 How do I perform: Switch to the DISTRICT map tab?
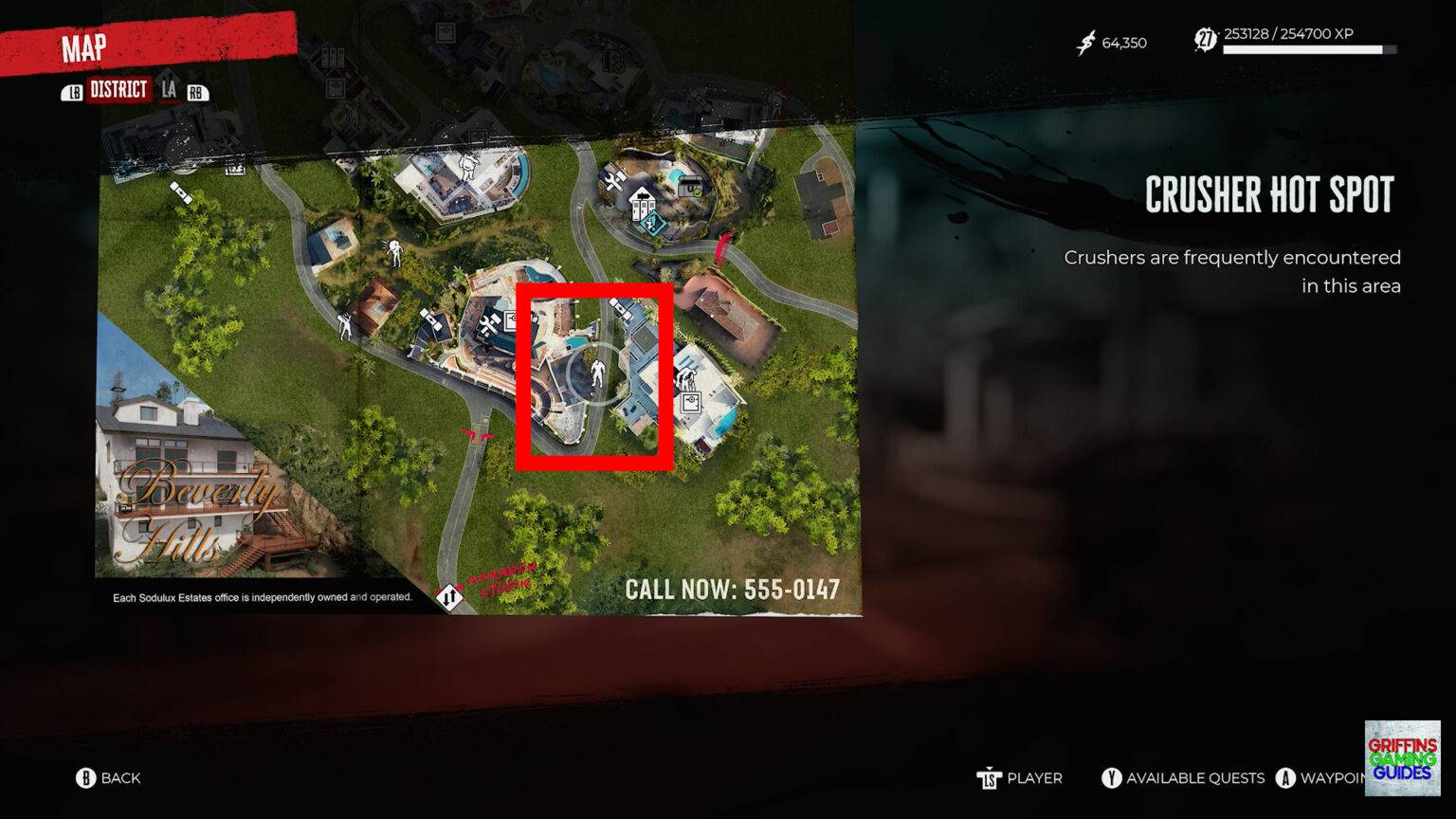[119, 92]
